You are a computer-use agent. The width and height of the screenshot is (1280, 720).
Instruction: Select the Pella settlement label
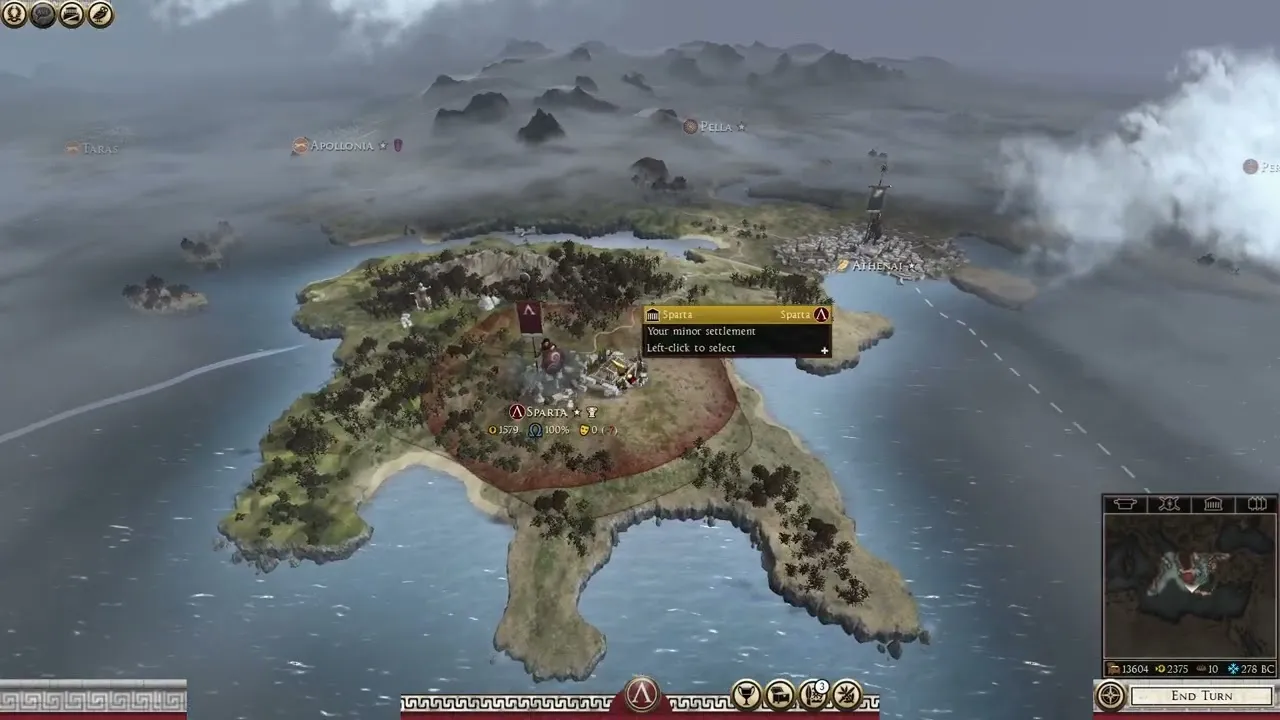point(715,127)
